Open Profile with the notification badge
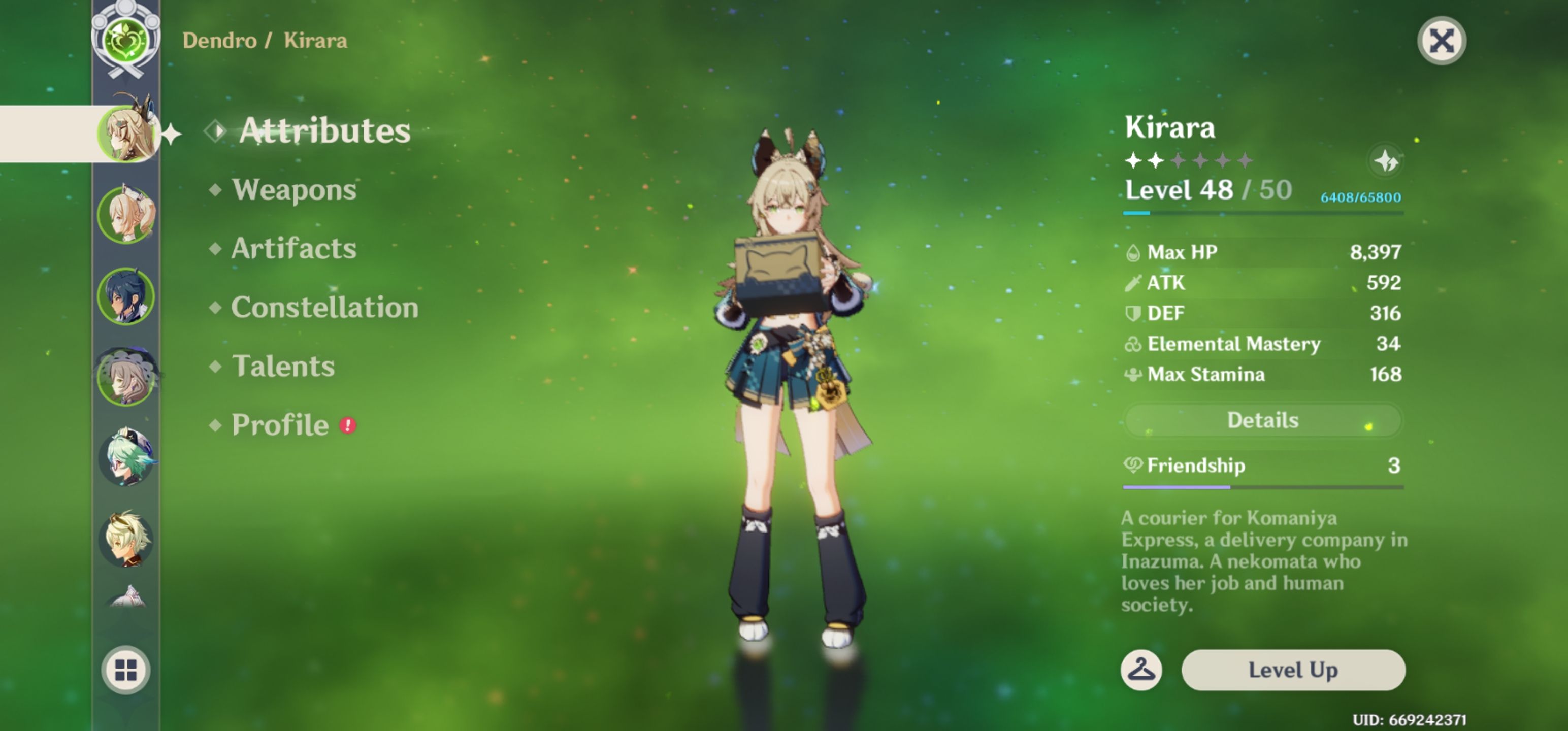 (x=280, y=425)
